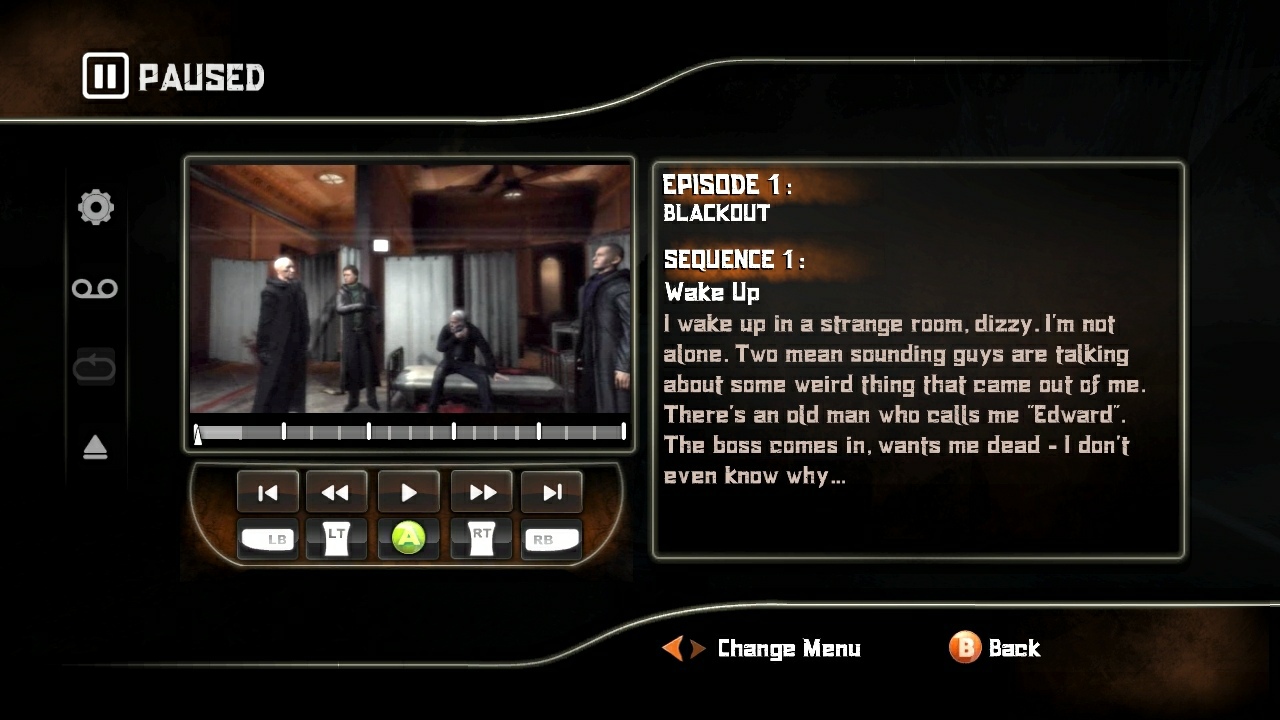
Task: Skip to the next sequence
Action: 551,492
